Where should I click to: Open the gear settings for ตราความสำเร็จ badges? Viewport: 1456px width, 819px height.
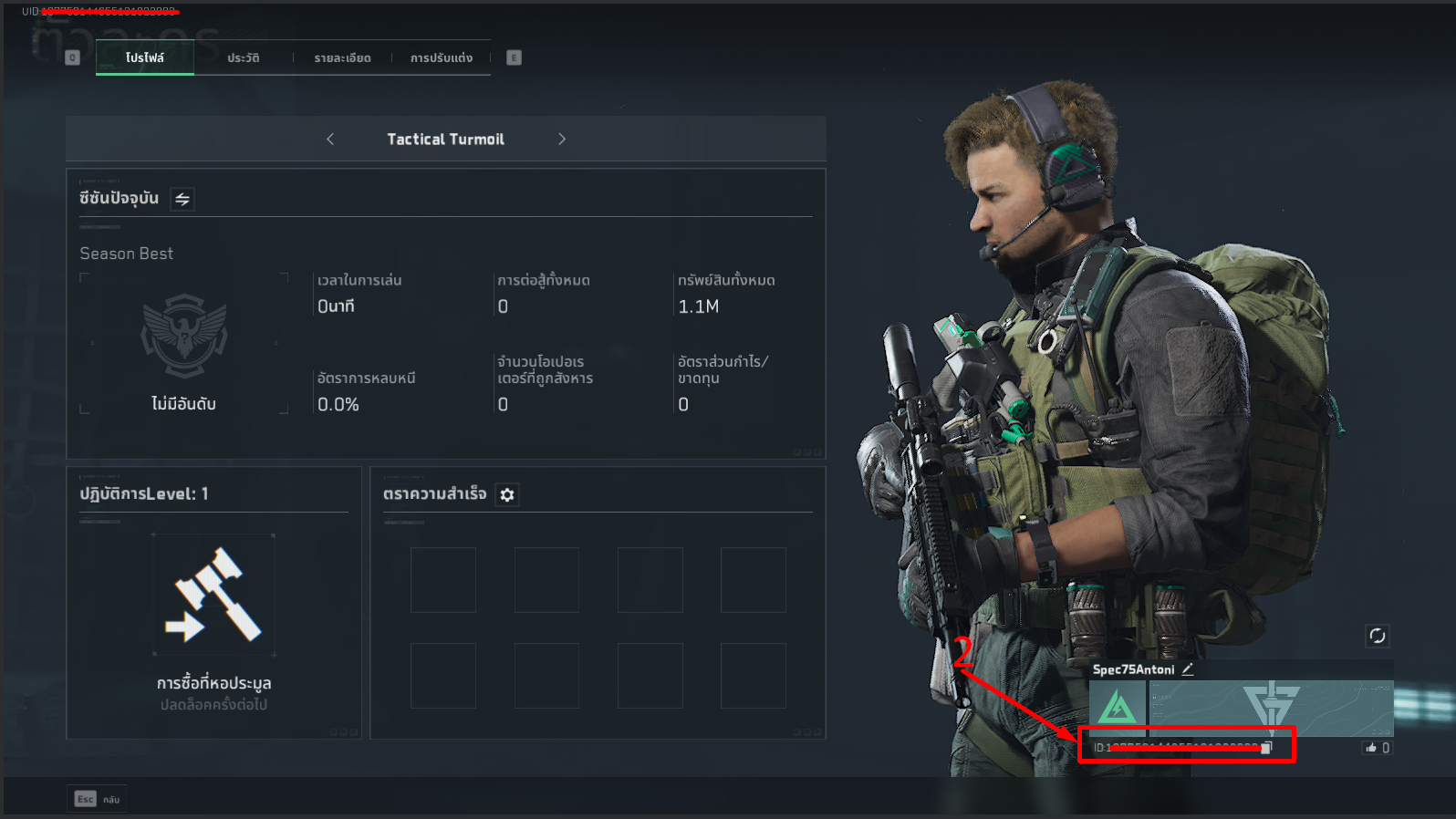coord(507,494)
